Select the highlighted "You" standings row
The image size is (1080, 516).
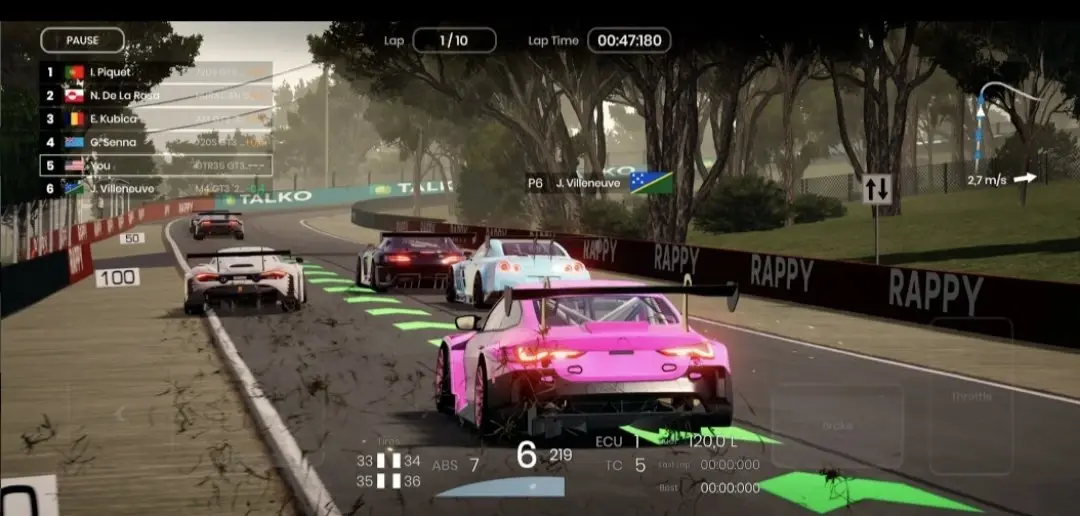[155, 165]
